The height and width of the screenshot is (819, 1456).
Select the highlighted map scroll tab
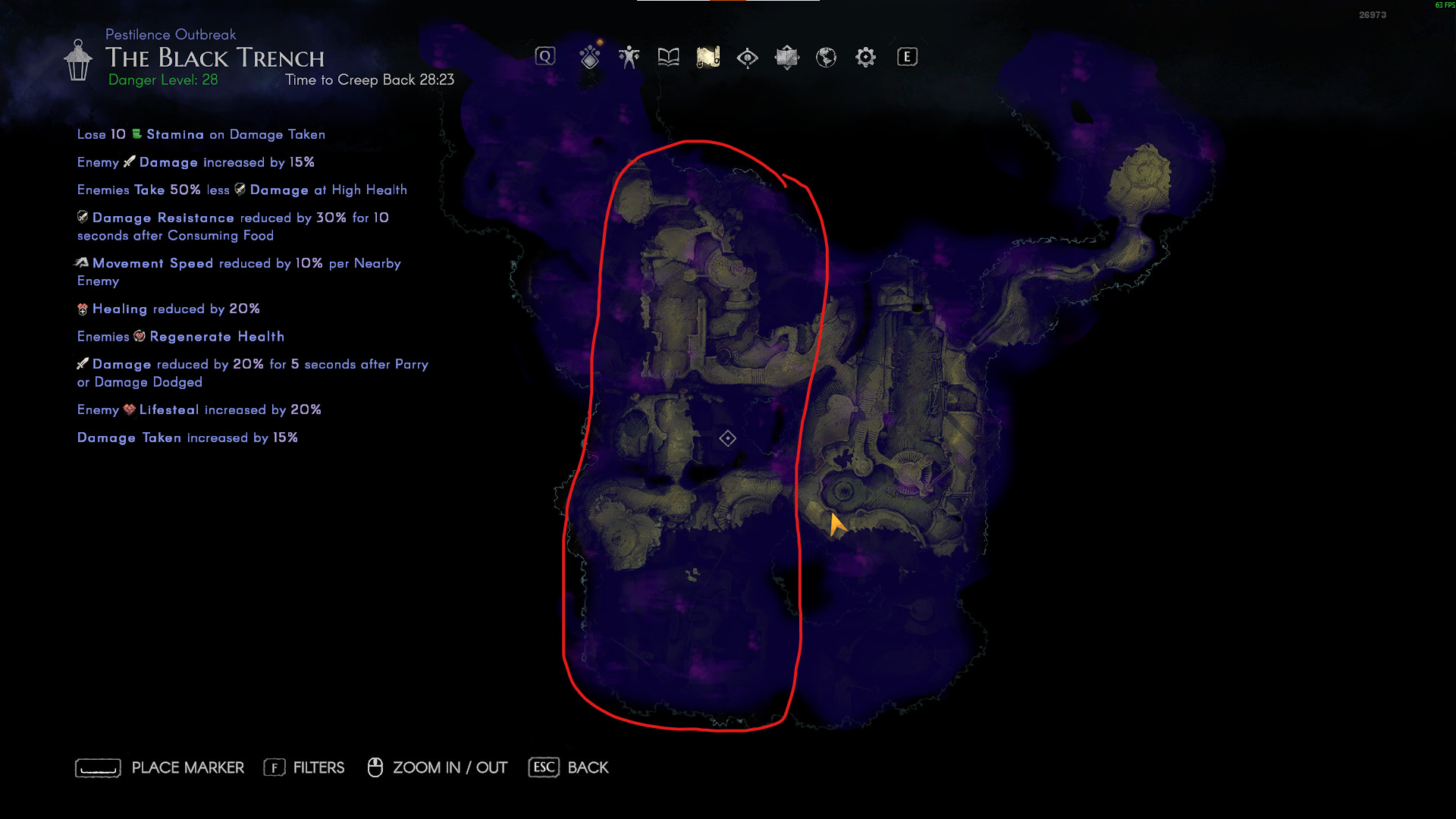coord(708,57)
